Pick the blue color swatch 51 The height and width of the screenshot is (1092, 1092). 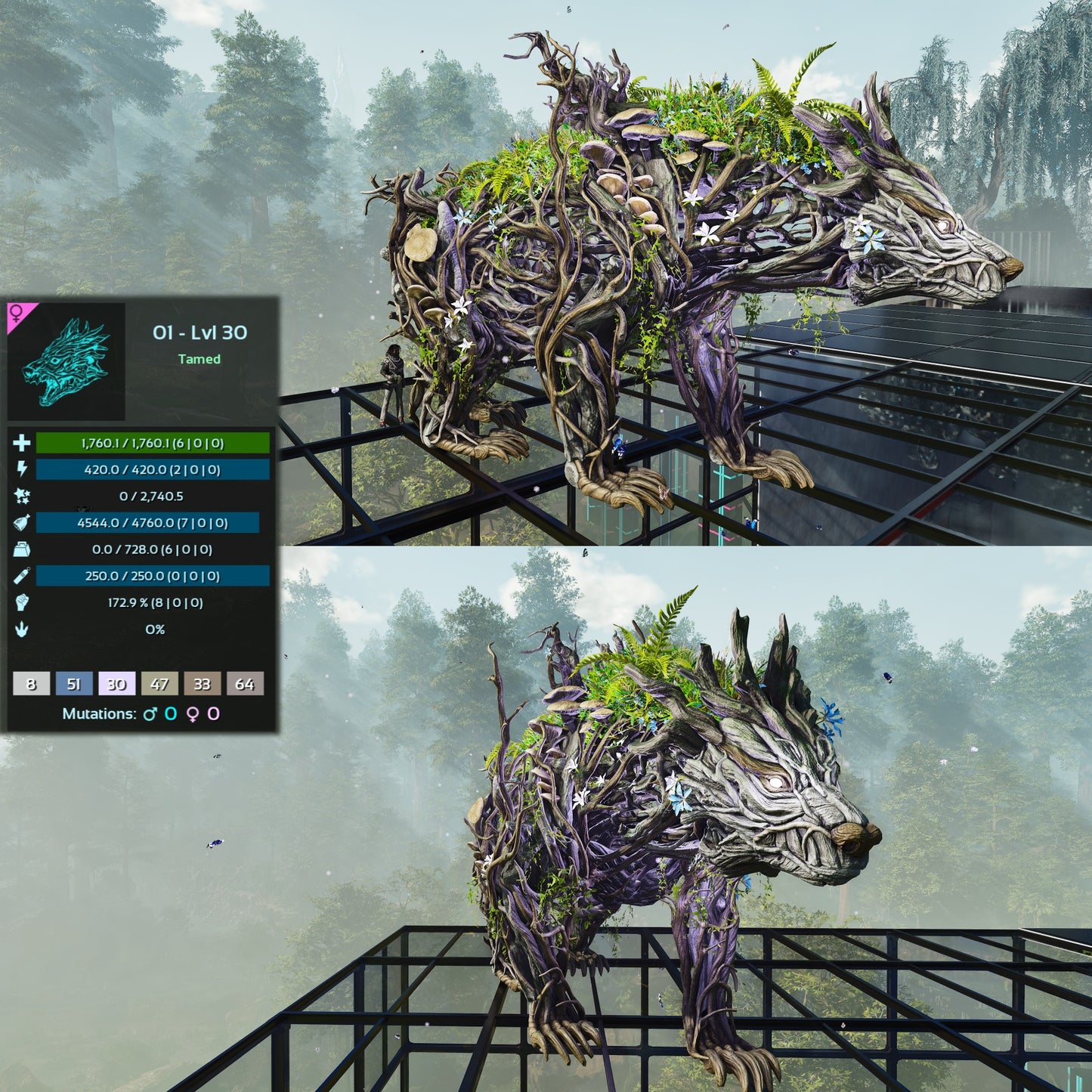(x=73, y=684)
